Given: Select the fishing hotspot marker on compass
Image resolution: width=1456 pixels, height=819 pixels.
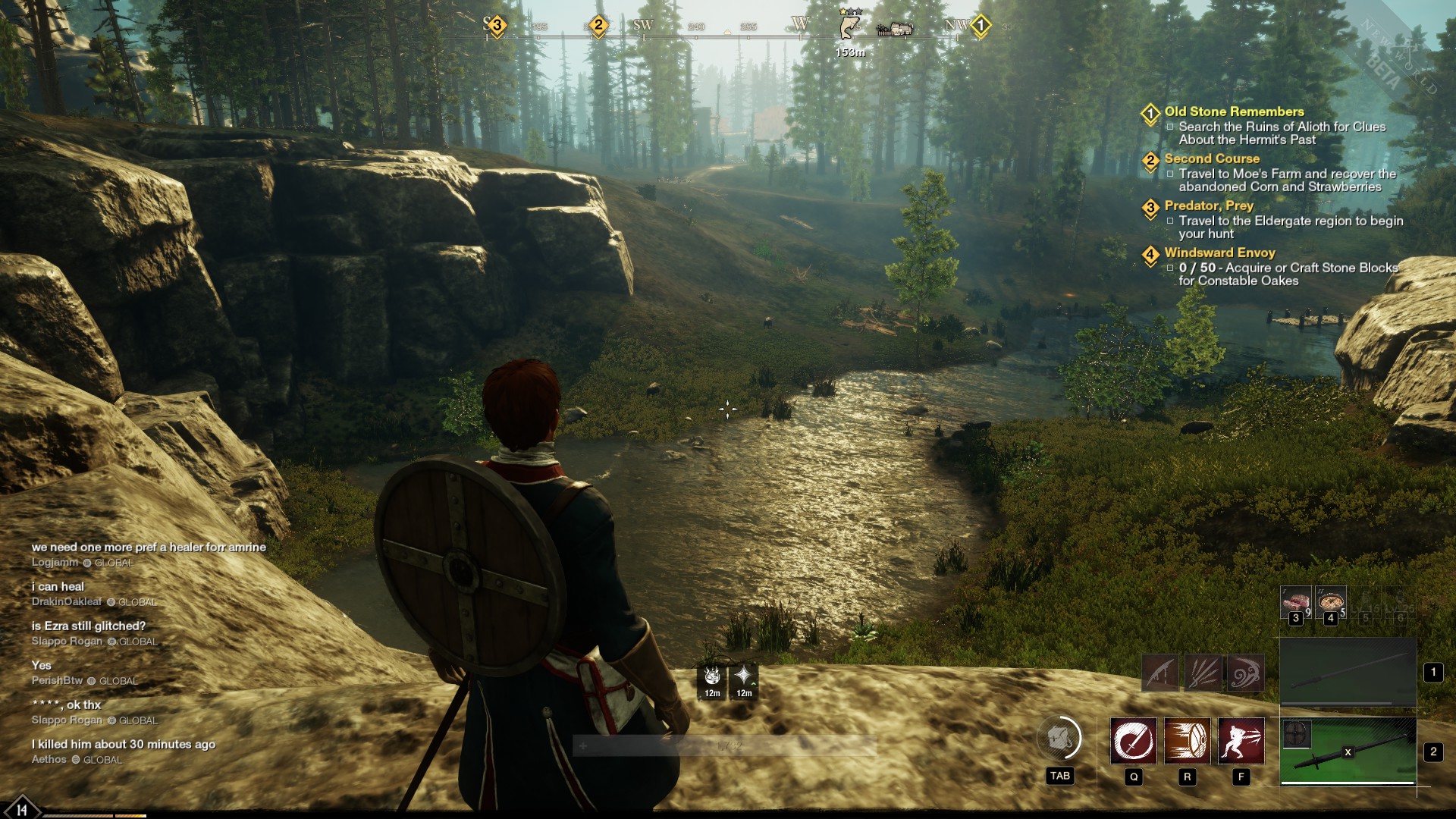Looking at the screenshot, I should coord(850,27).
